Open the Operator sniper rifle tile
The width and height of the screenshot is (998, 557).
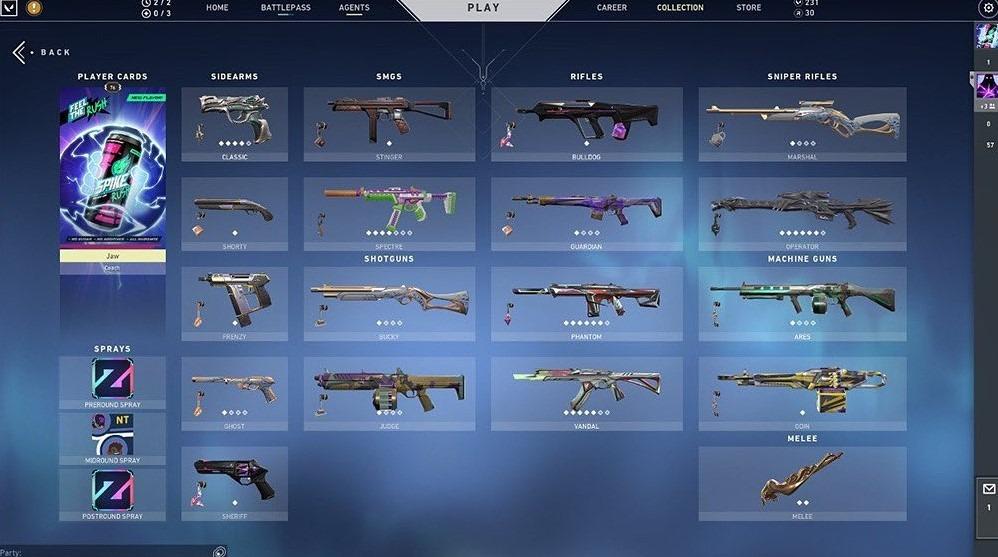click(802, 214)
